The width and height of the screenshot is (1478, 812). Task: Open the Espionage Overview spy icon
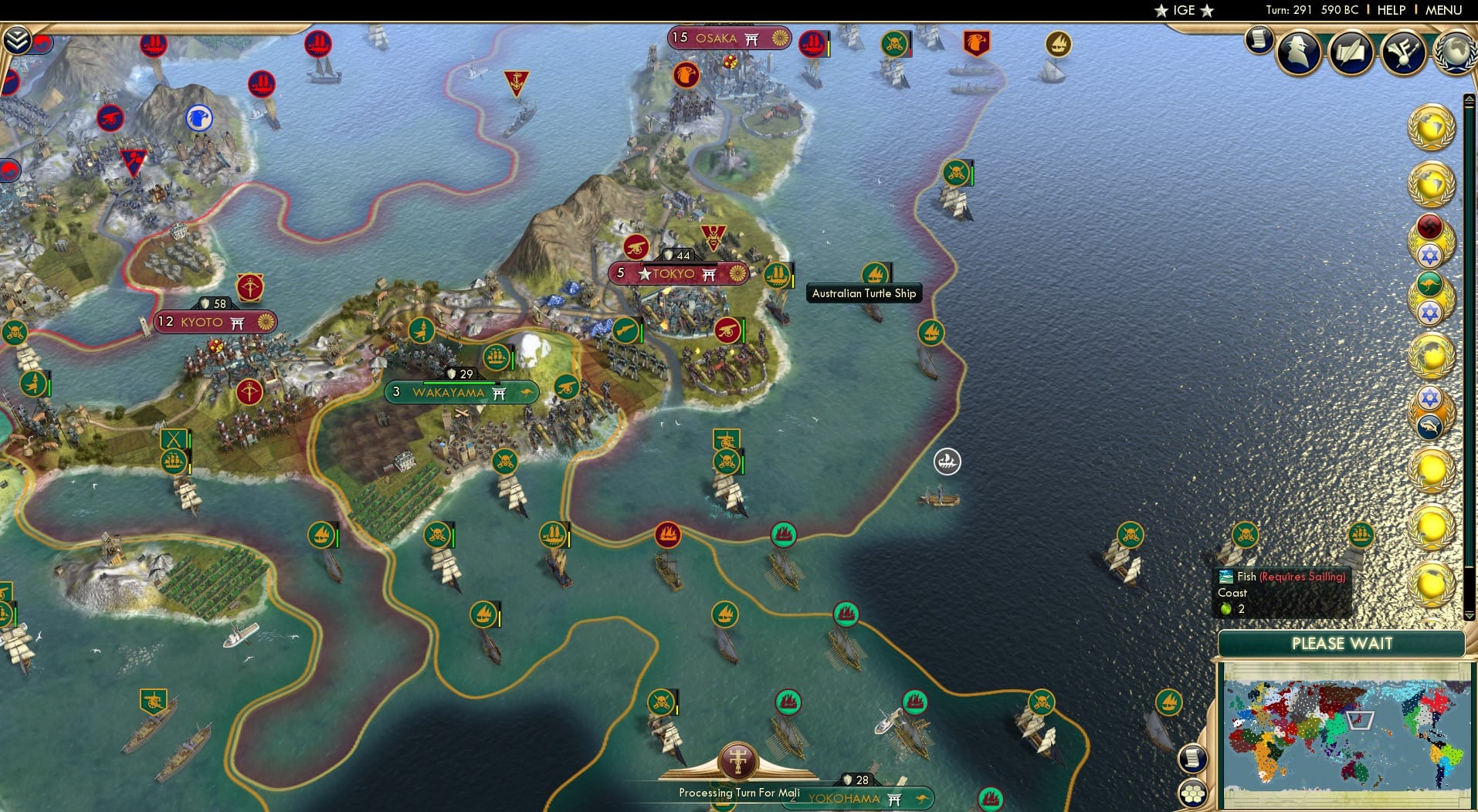[x=1298, y=52]
